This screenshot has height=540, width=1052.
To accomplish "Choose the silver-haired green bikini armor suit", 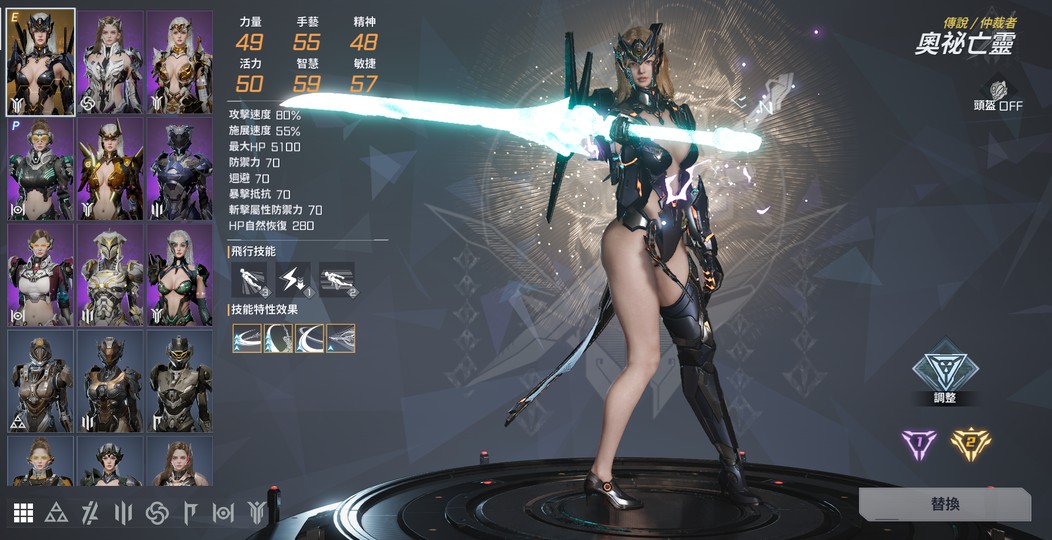I will click(180, 274).
